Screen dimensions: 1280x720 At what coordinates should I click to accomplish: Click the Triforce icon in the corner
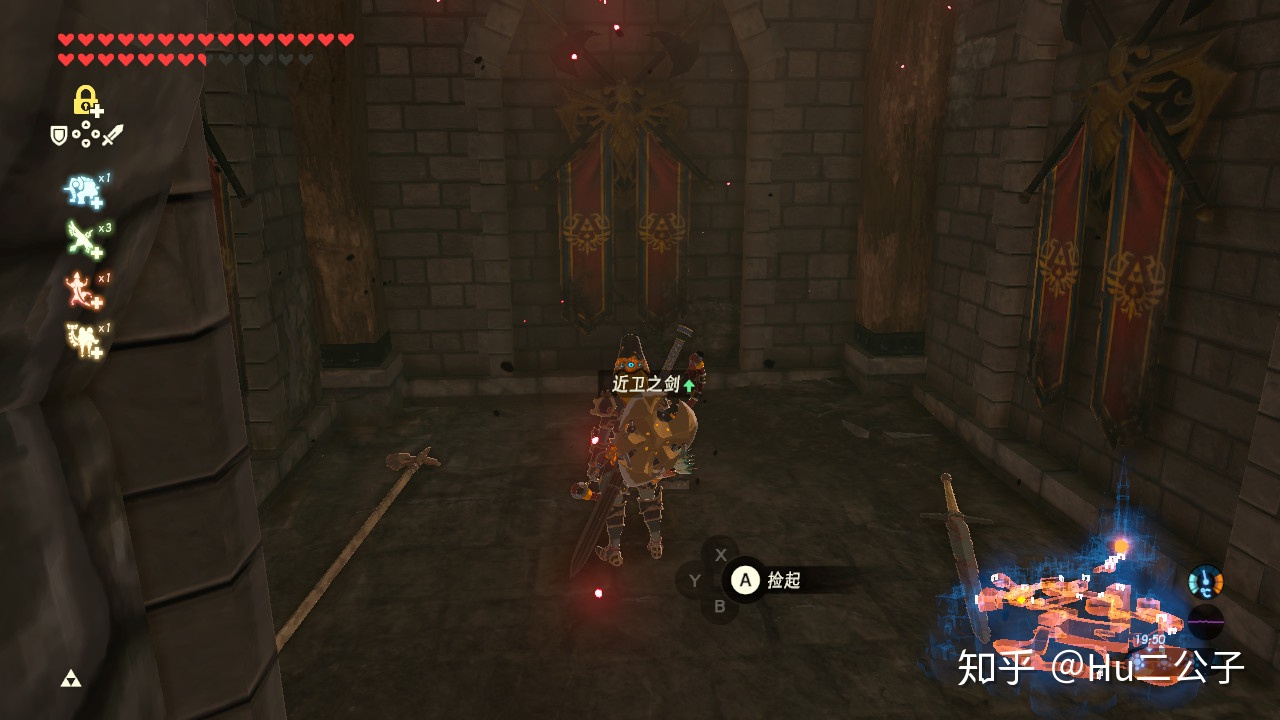tap(70, 679)
